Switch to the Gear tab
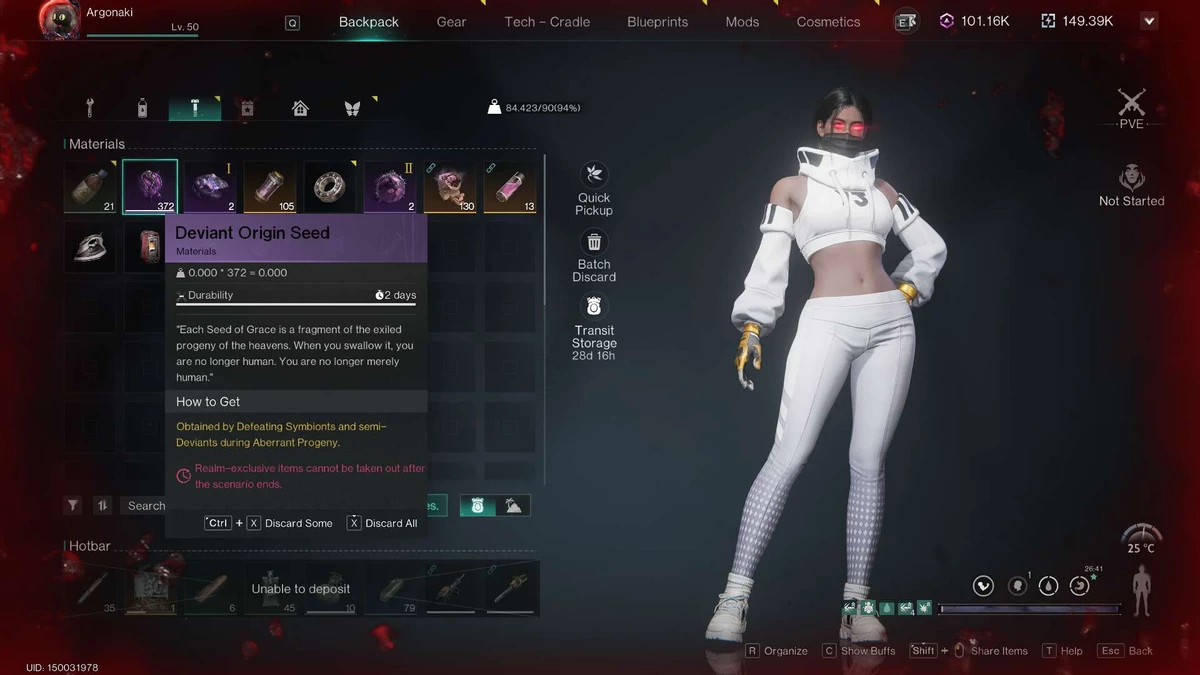 451,22
